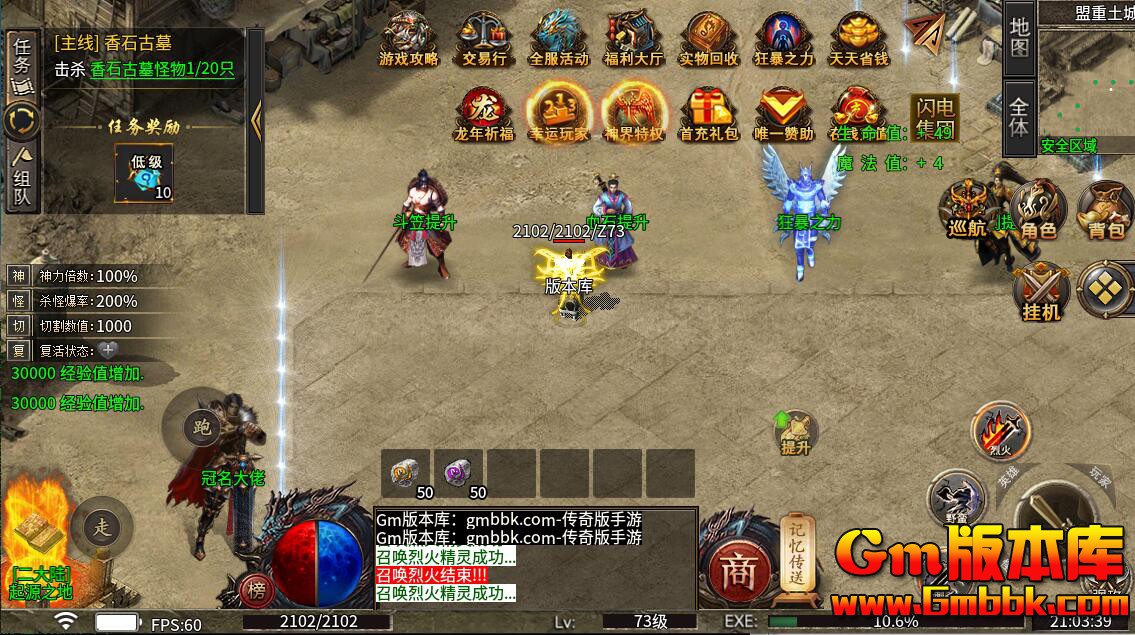Open the 龙年祈福 dragon blessing icon
This screenshot has width=1135, height=635.
pyautogui.click(x=484, y=112)
